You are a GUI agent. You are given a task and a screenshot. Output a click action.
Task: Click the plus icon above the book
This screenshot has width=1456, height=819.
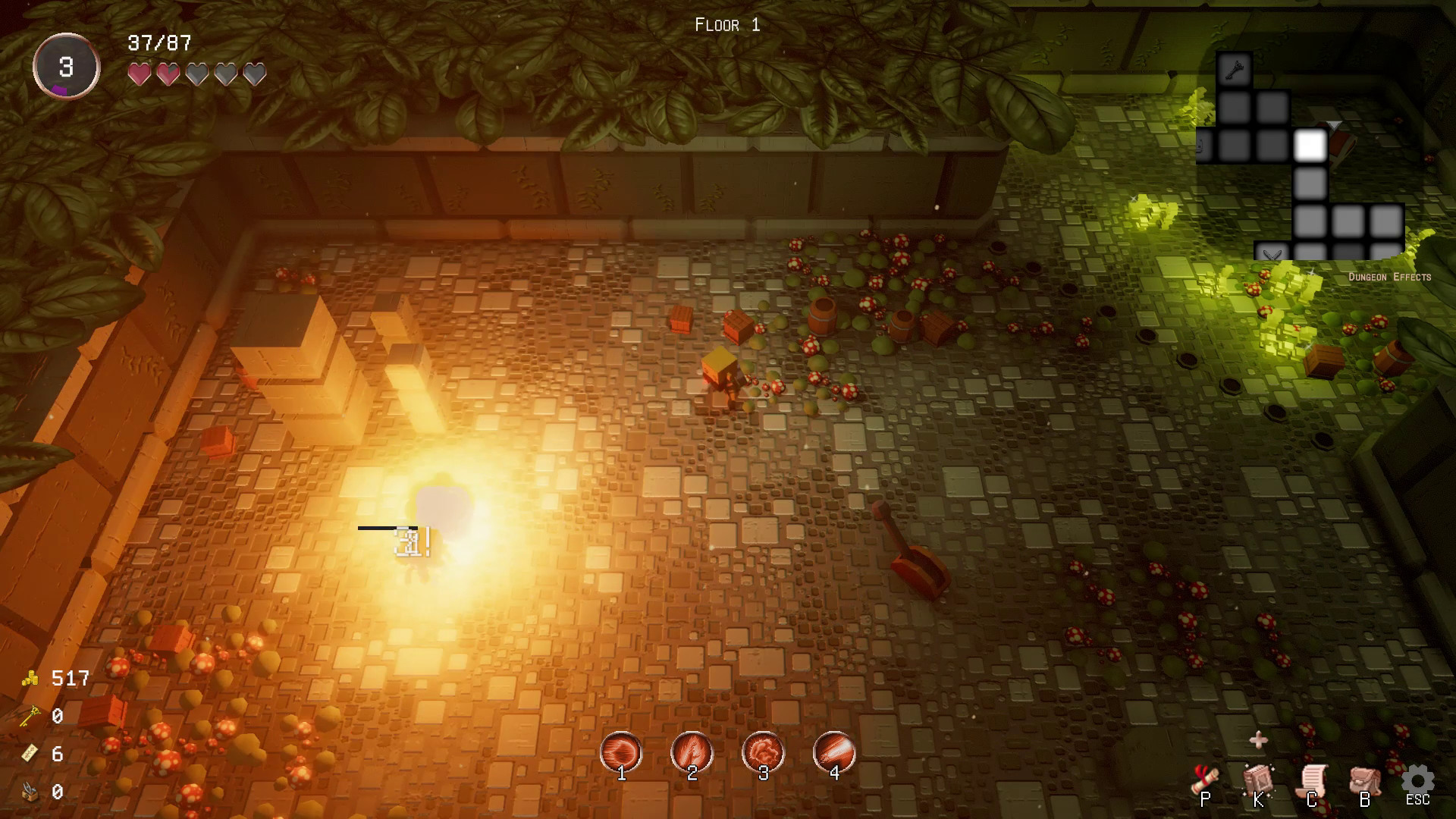click(1258, 740)
